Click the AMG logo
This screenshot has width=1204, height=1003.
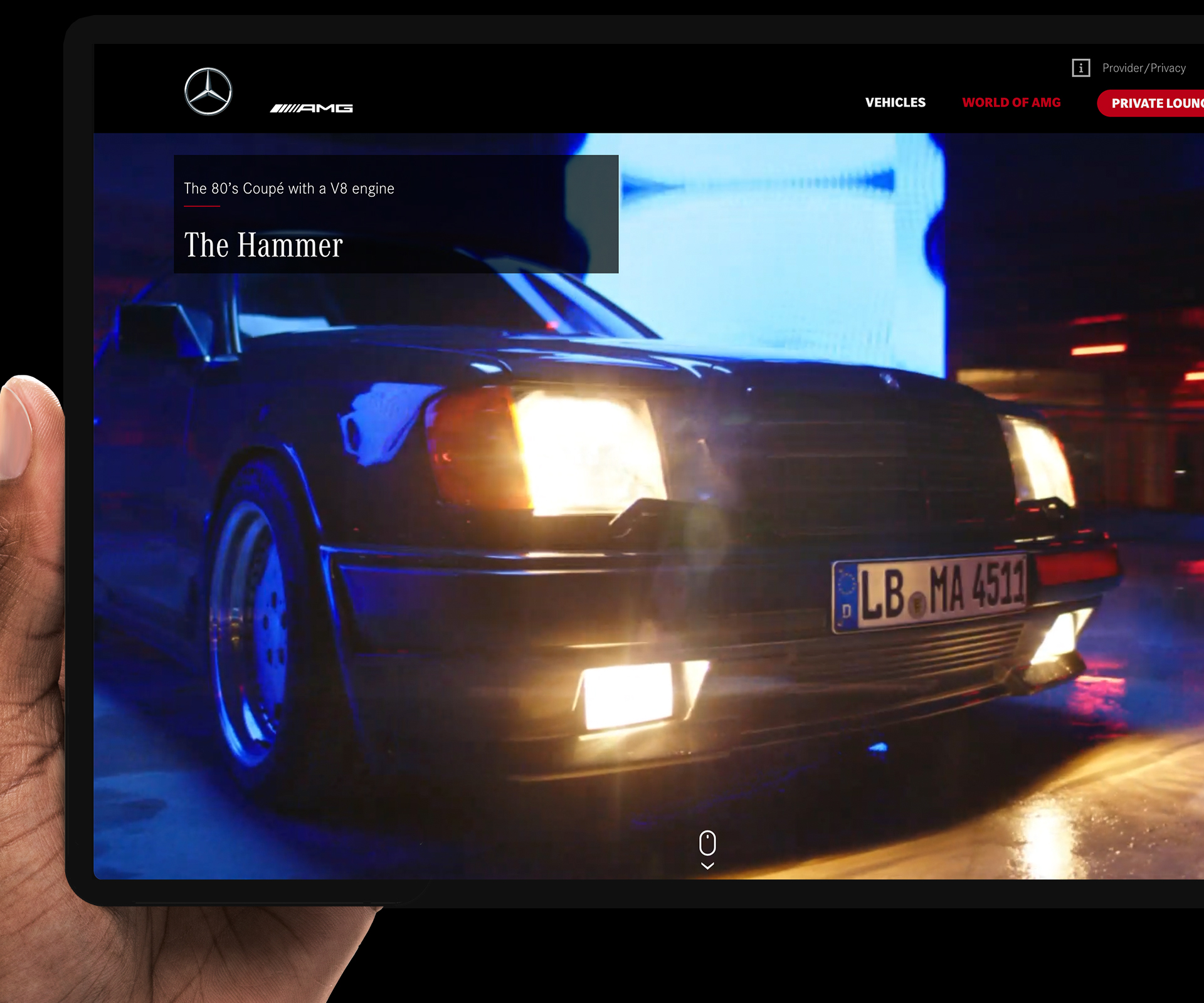click(x=312, y=108)
